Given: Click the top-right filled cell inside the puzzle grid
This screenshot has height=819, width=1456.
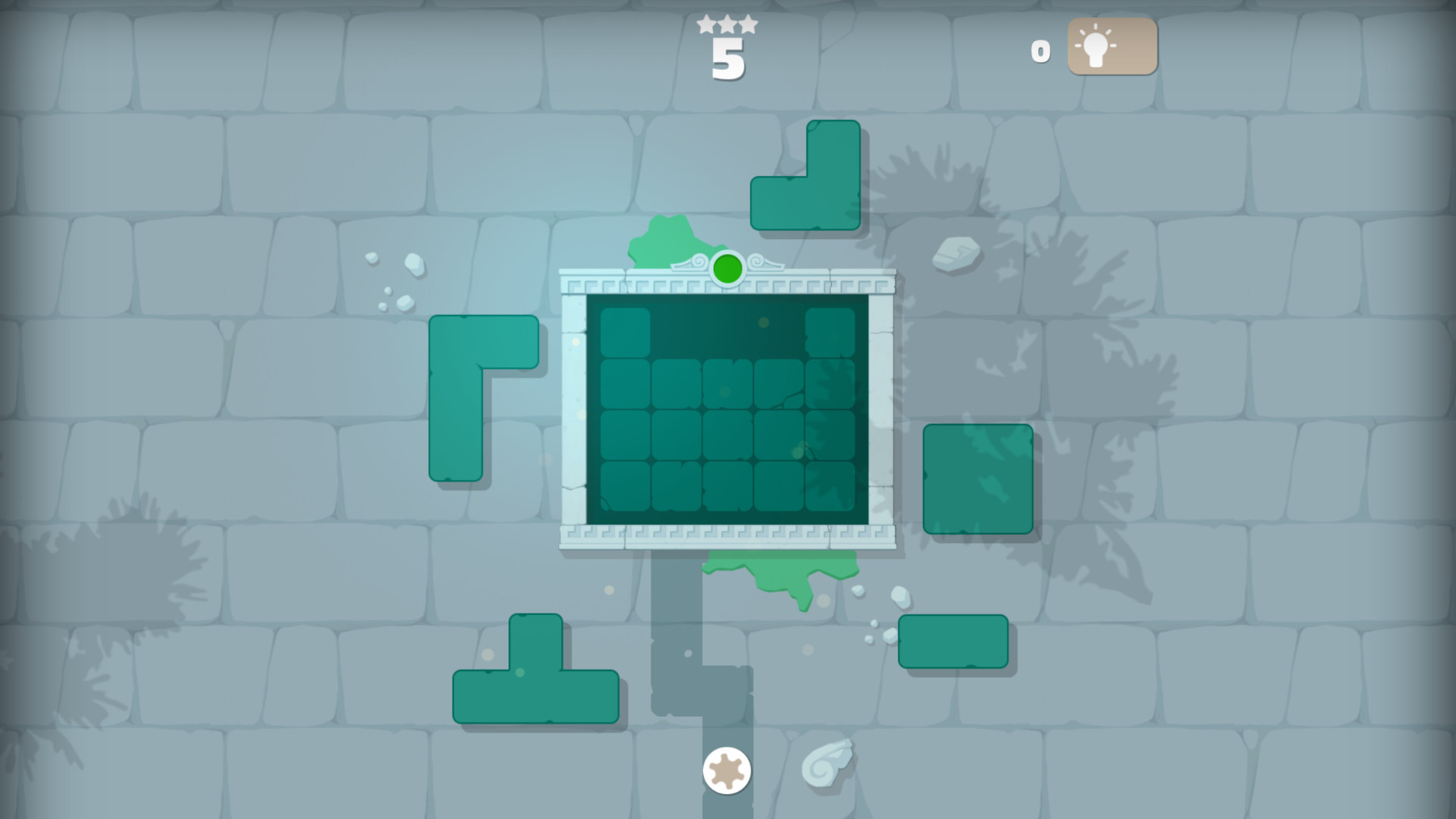Looking at the screenshot, I should tap(830, 334).
